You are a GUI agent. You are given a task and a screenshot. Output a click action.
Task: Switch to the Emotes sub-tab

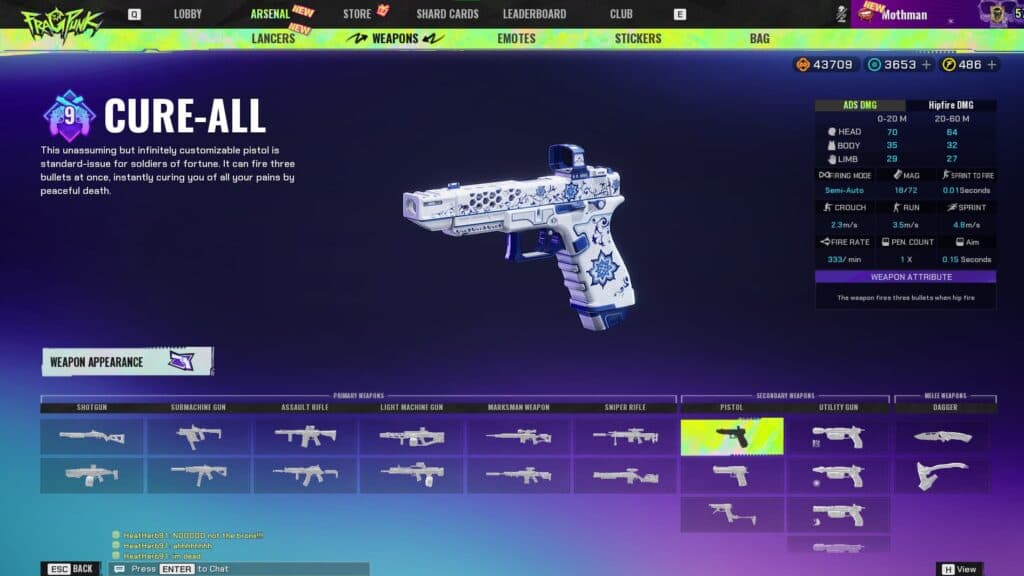click(516, 39)
